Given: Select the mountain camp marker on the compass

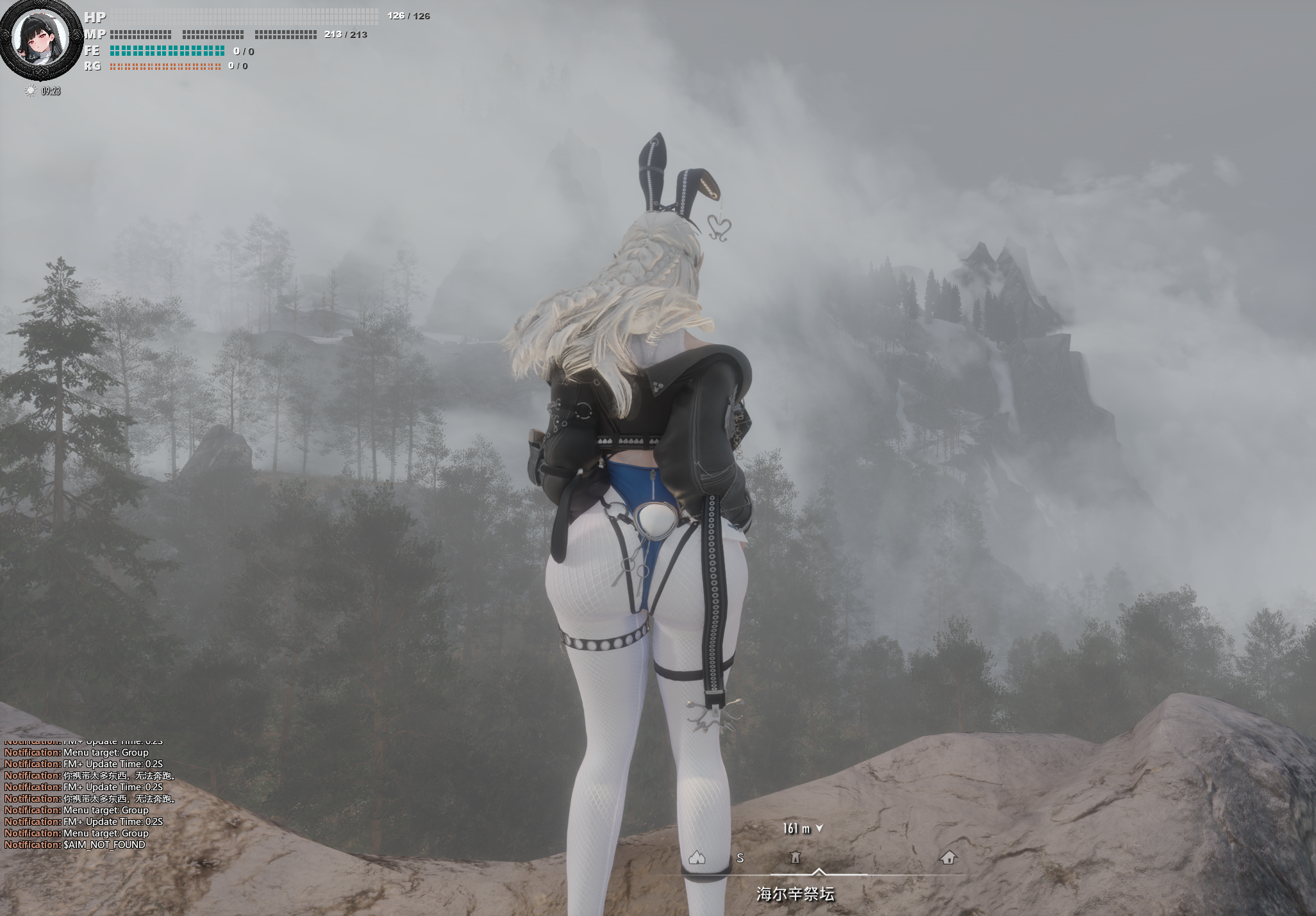Looking at the screenshot, I should pyautogui.click(x=697, y=857).
